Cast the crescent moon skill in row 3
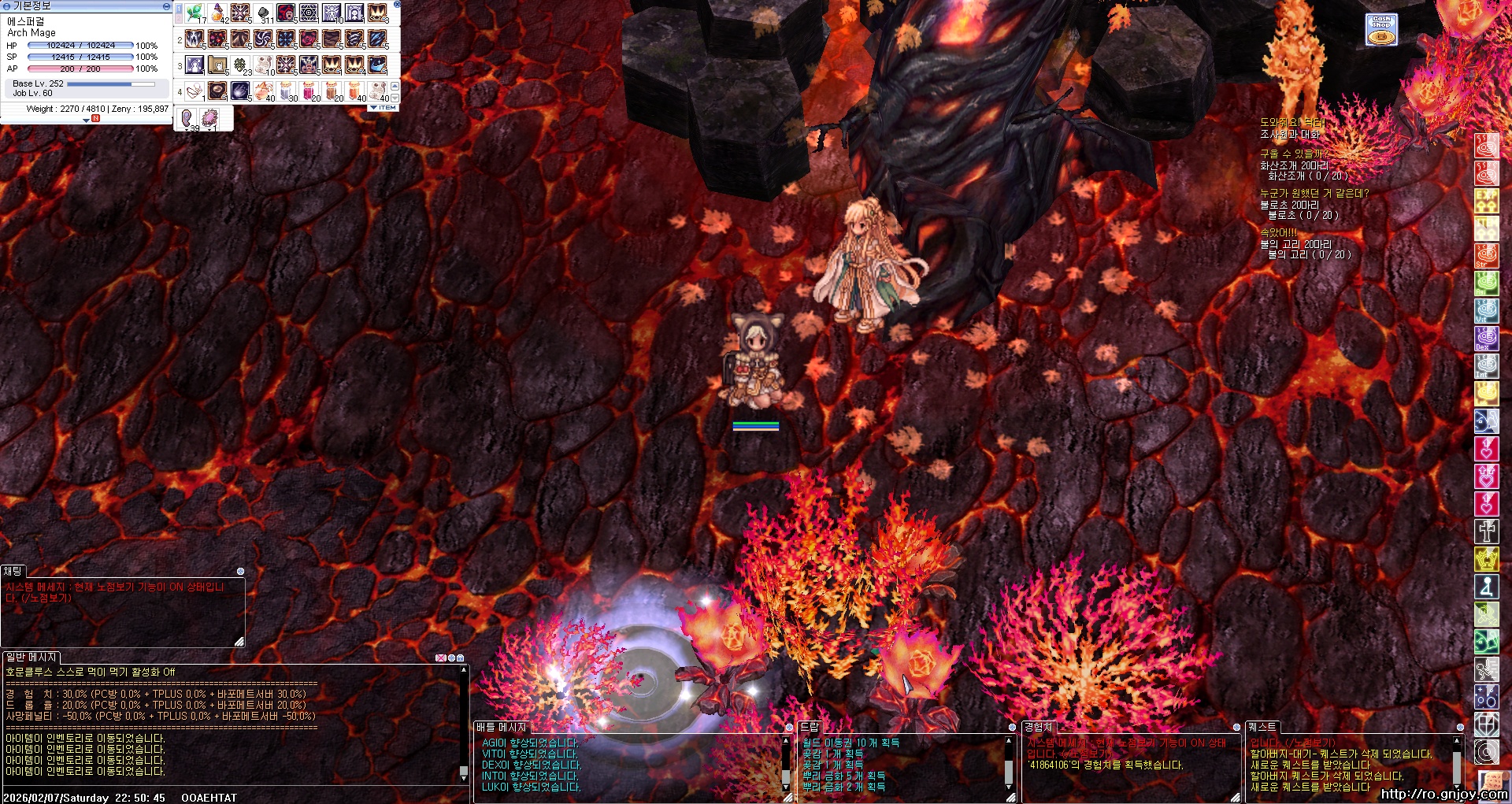 point(378,65)
